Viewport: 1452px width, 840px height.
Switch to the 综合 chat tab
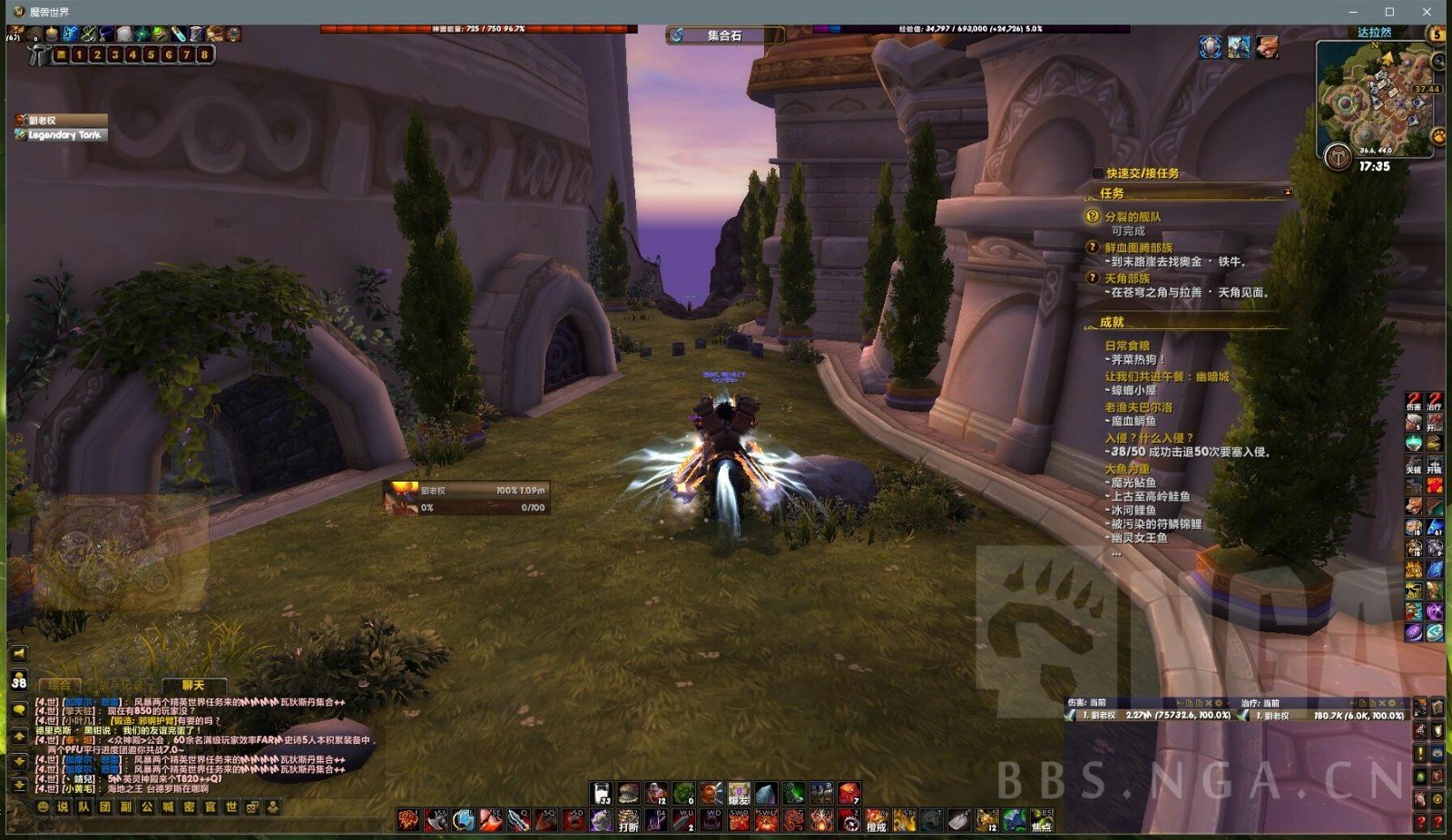[x=60, y=686]
